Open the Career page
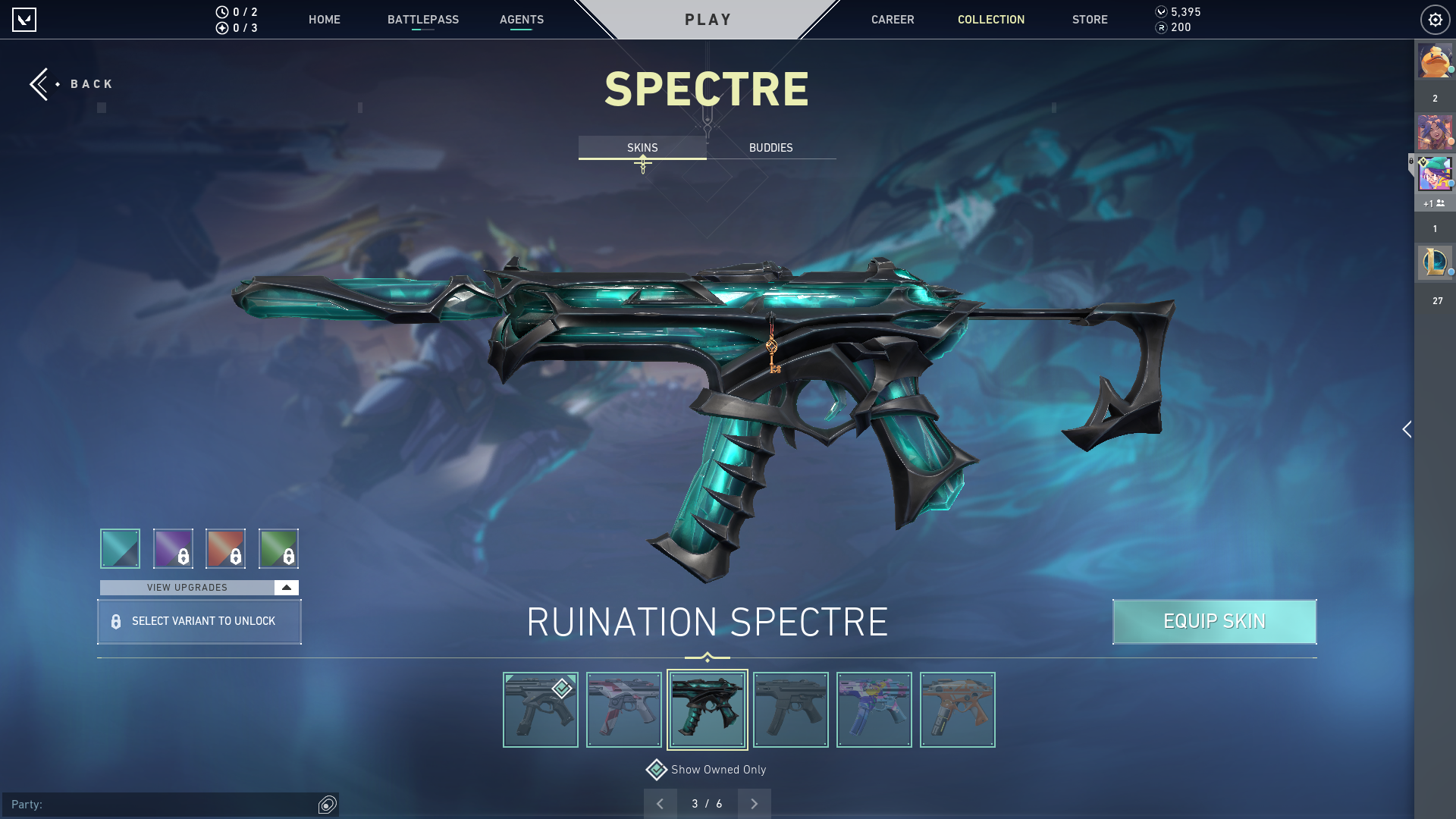Viewport: 1456px width, 819px height. (x=892, y=20)
